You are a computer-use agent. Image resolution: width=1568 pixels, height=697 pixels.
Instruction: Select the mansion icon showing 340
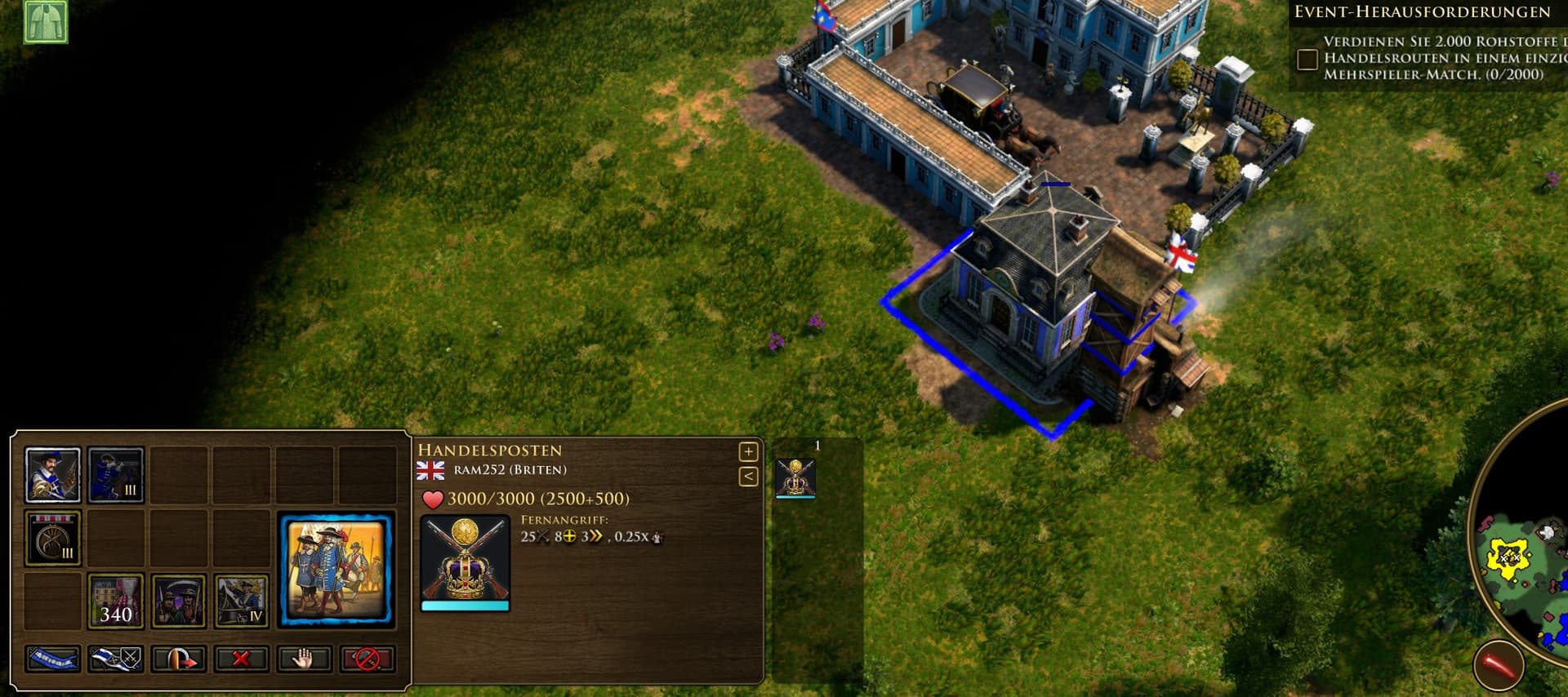tap(116, 601)
